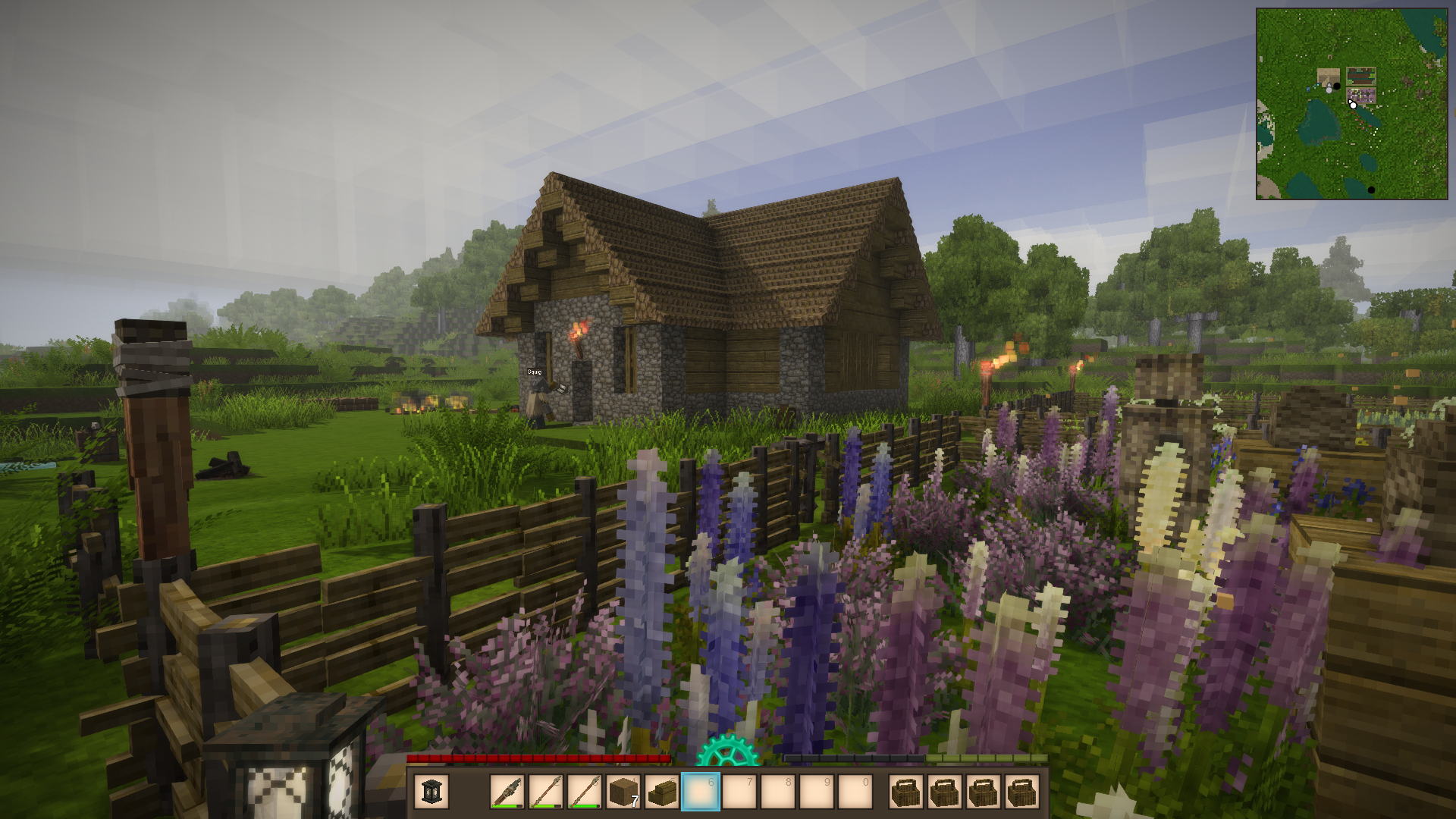Image resolution: width=1456 pixels, height=819 pixels.
Task: Select the stack of 7 blocks
Action: (x=623, y=792)
